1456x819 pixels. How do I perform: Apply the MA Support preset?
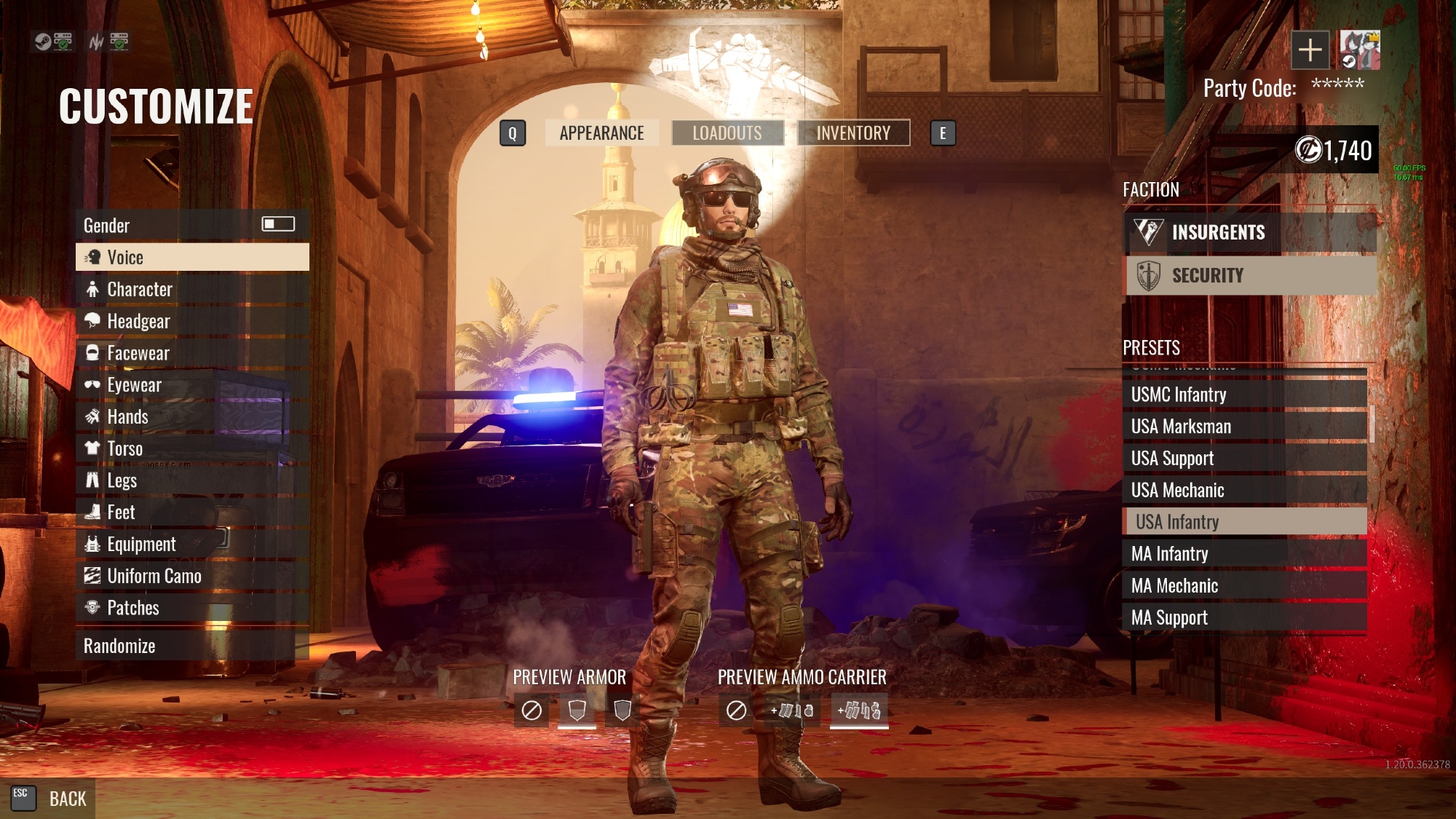click(1243, 618)
